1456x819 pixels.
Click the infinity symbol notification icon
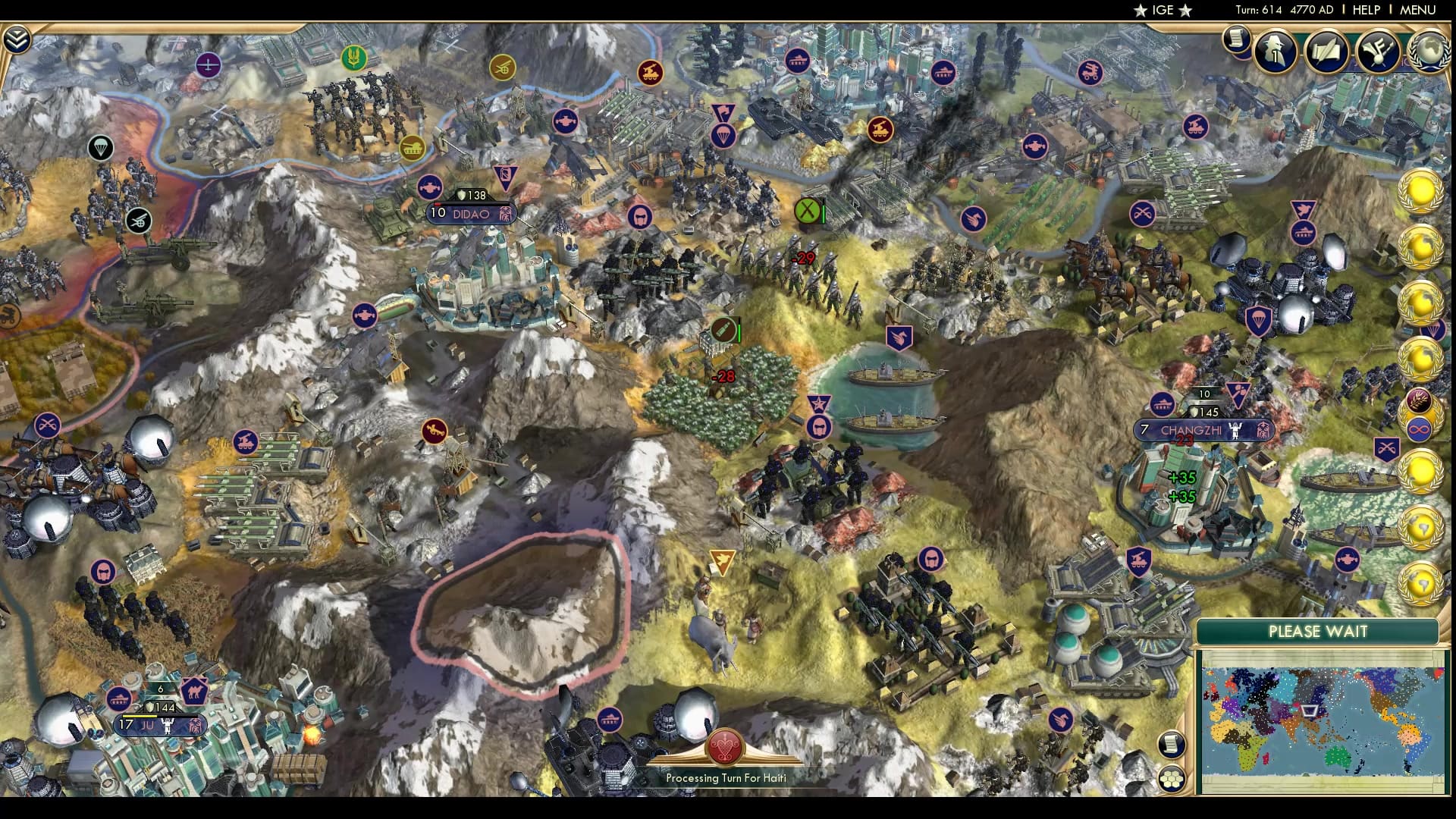pos(1419,428)
